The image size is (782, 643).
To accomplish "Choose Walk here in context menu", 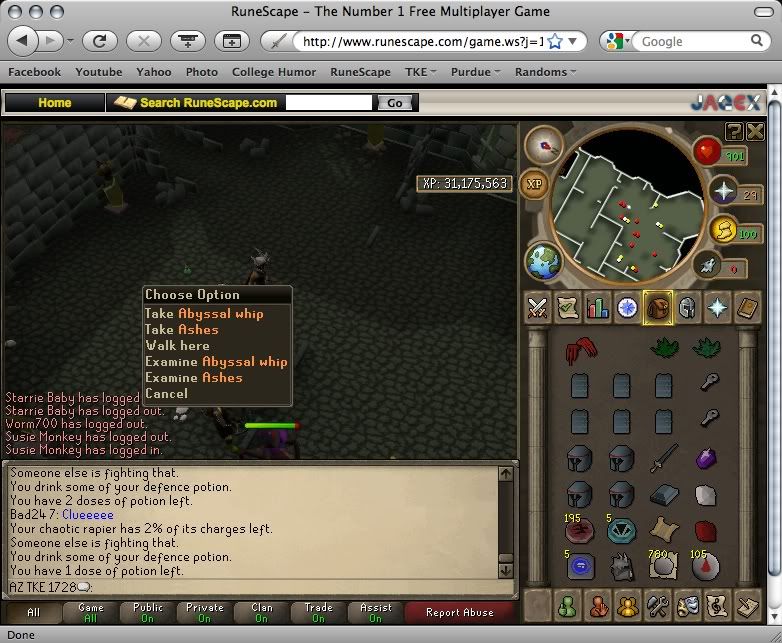I will coord(177,345).
